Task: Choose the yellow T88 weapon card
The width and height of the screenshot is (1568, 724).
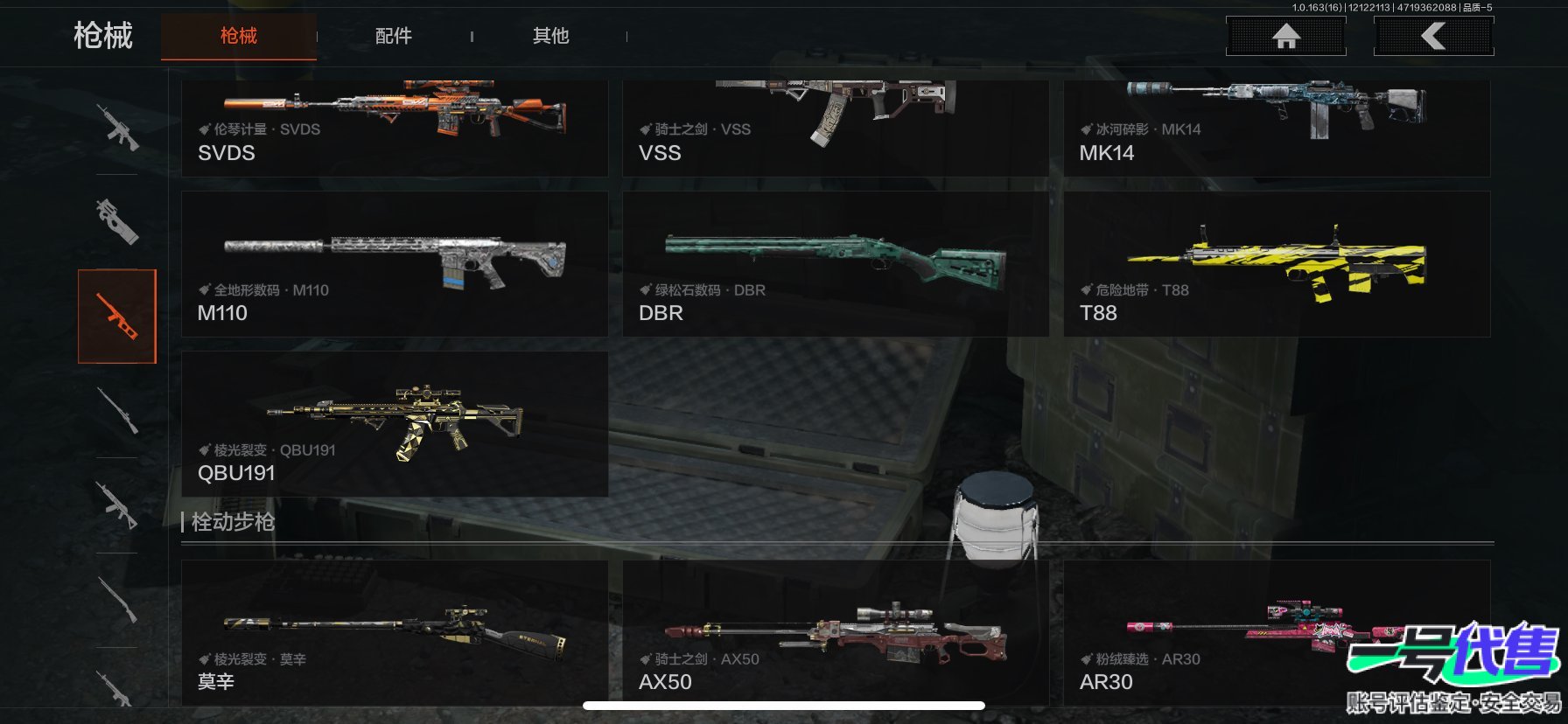Action: [1276, 264]
